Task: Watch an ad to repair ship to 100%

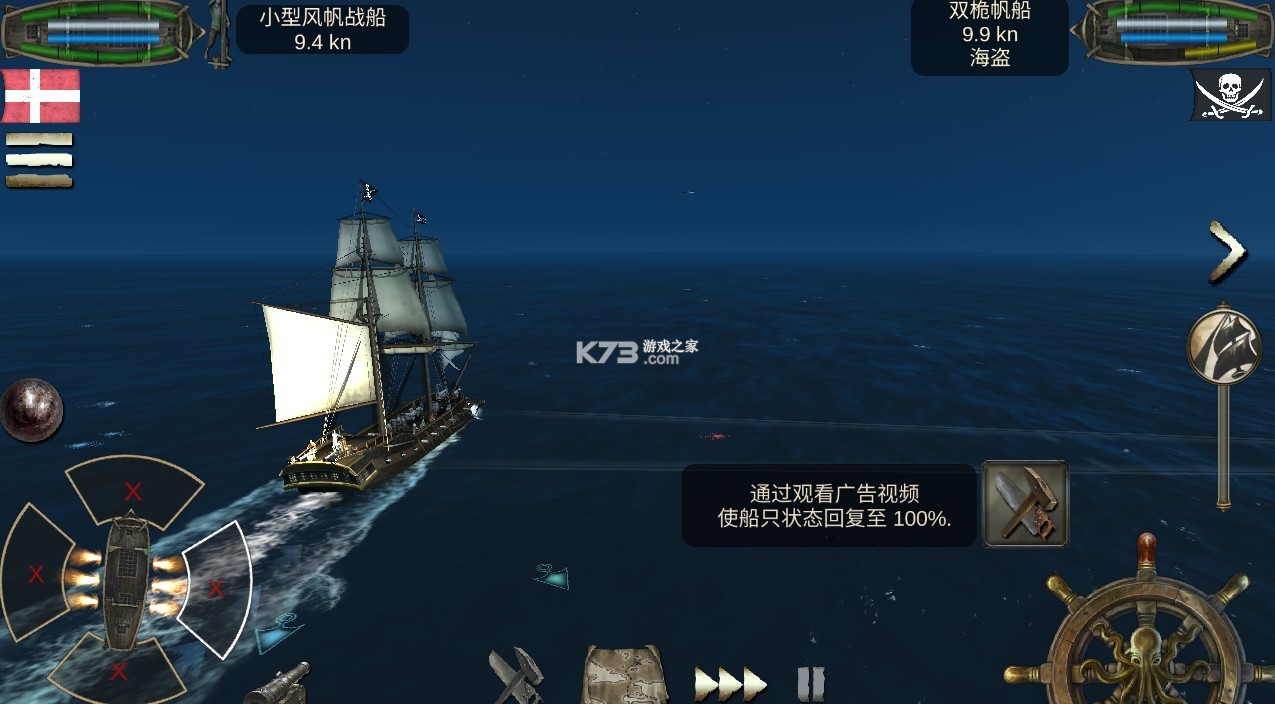Action: (1025, 504)
